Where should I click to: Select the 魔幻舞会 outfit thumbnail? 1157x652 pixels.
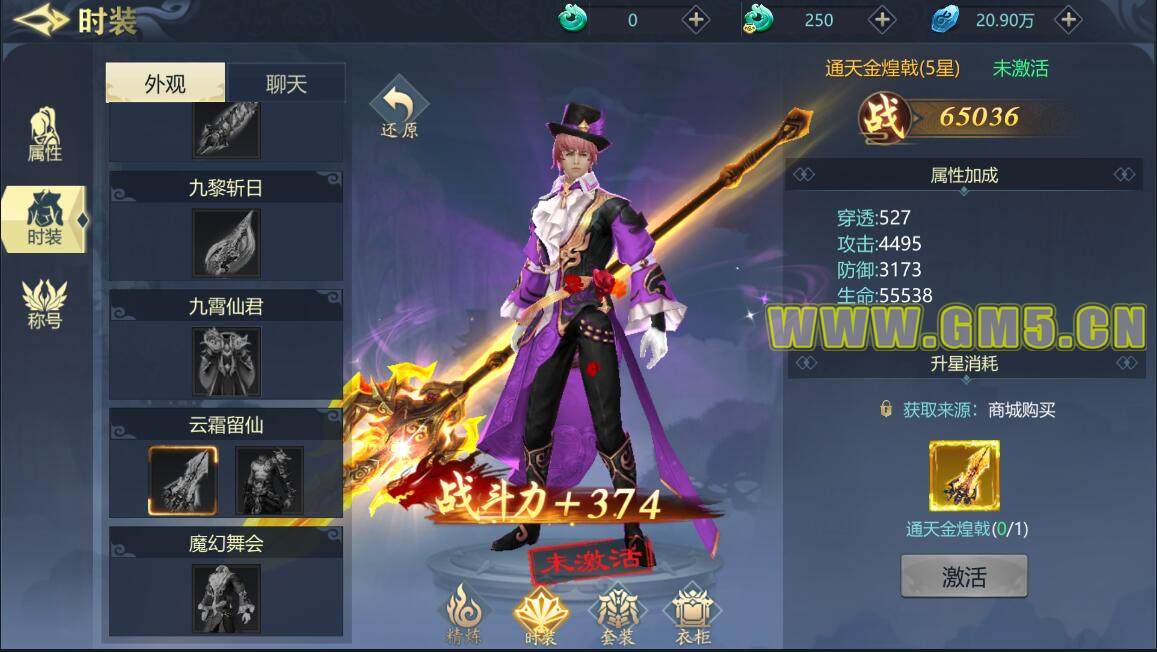click(226, 598)
